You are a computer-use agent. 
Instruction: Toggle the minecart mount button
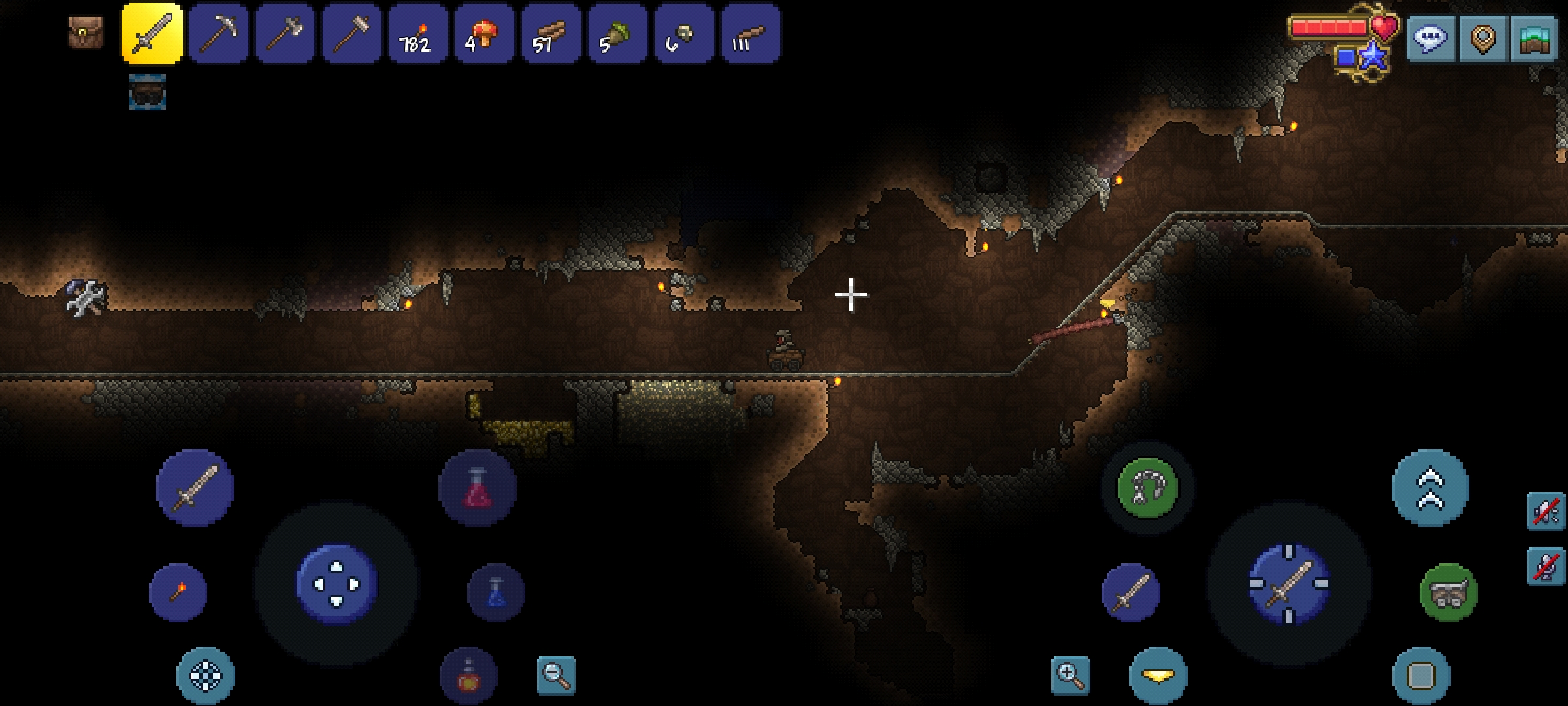pyautogui.click(x=1448, y=592)
